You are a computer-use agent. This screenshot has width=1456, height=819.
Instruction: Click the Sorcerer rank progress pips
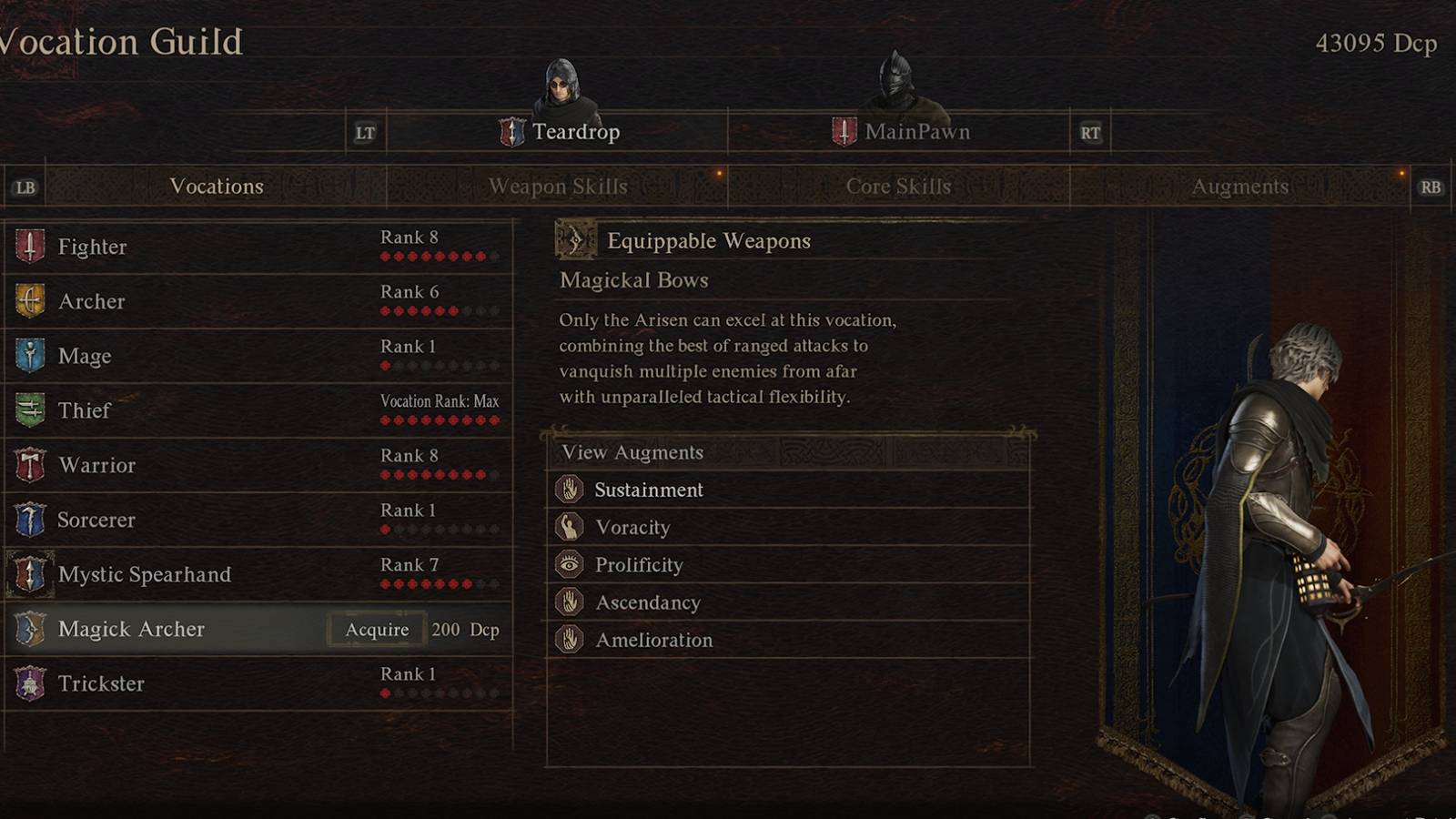[x=440, y=527]
